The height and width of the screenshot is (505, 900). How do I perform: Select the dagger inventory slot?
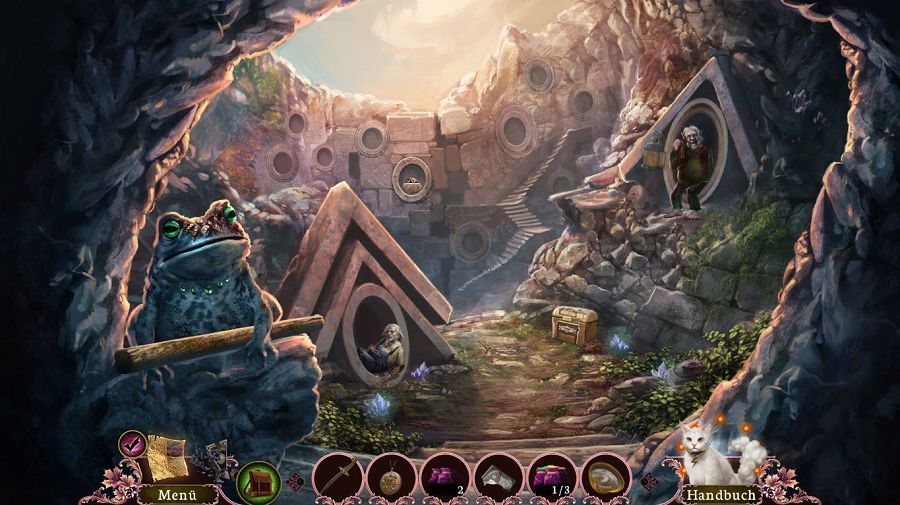tap(336, 476)
